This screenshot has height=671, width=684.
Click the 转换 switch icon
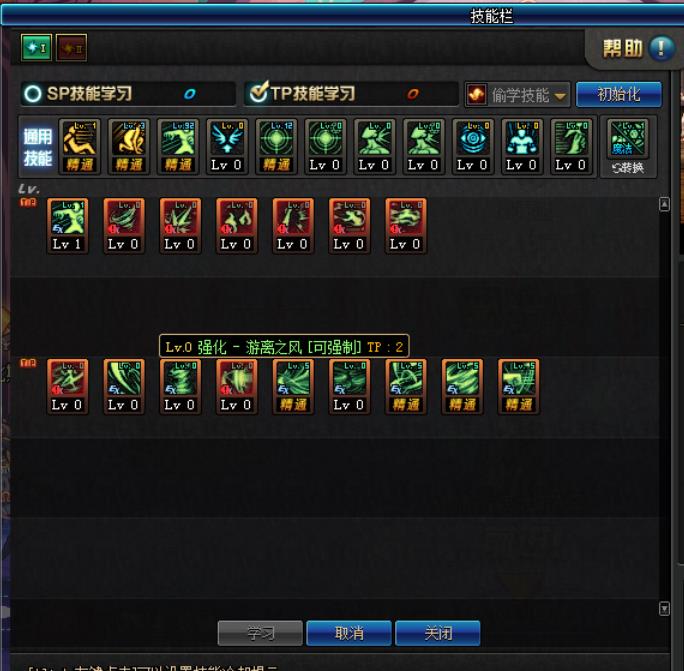628,146
